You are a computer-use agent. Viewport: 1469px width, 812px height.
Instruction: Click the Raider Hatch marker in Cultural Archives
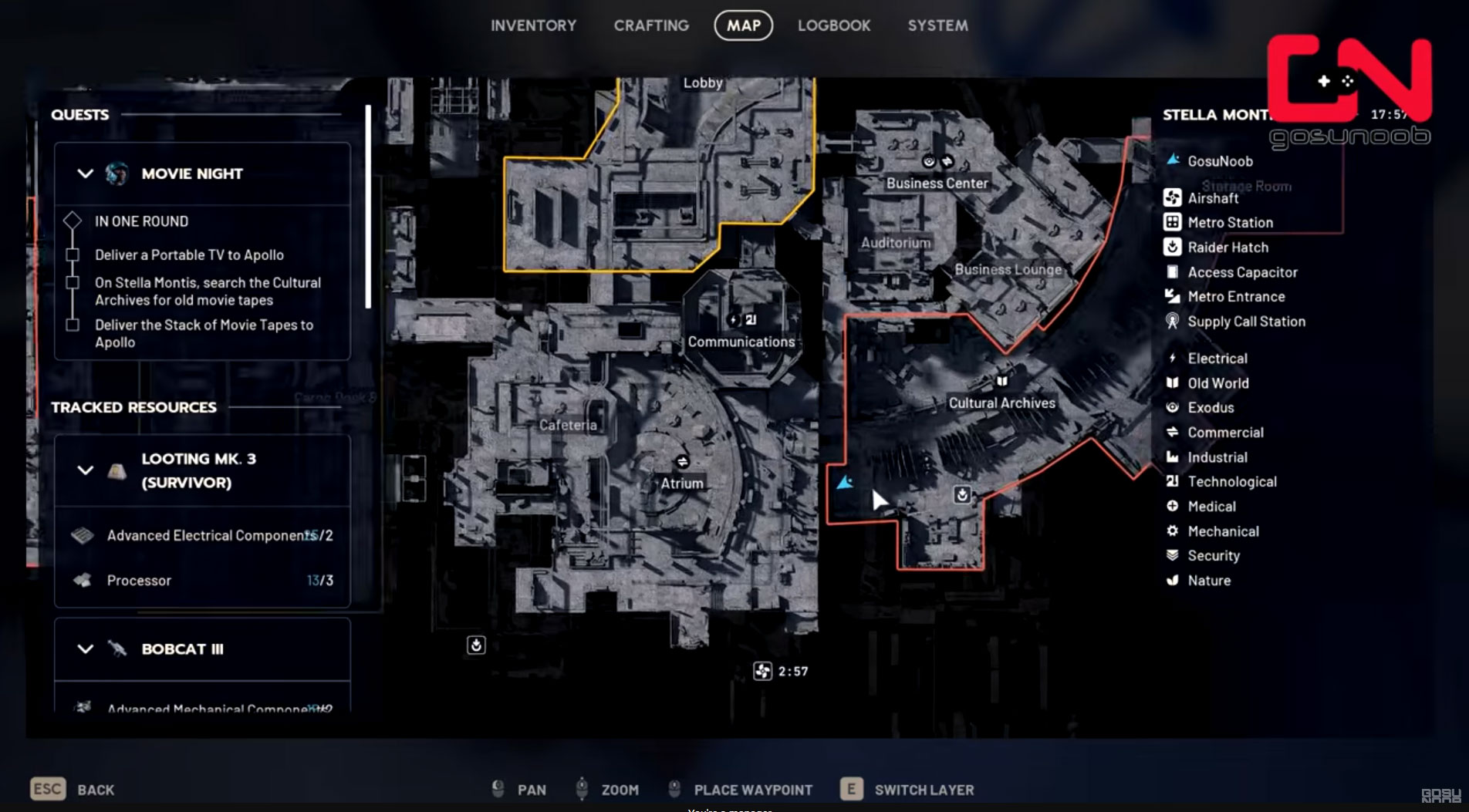pyautogui.click(x=962, y=495)
